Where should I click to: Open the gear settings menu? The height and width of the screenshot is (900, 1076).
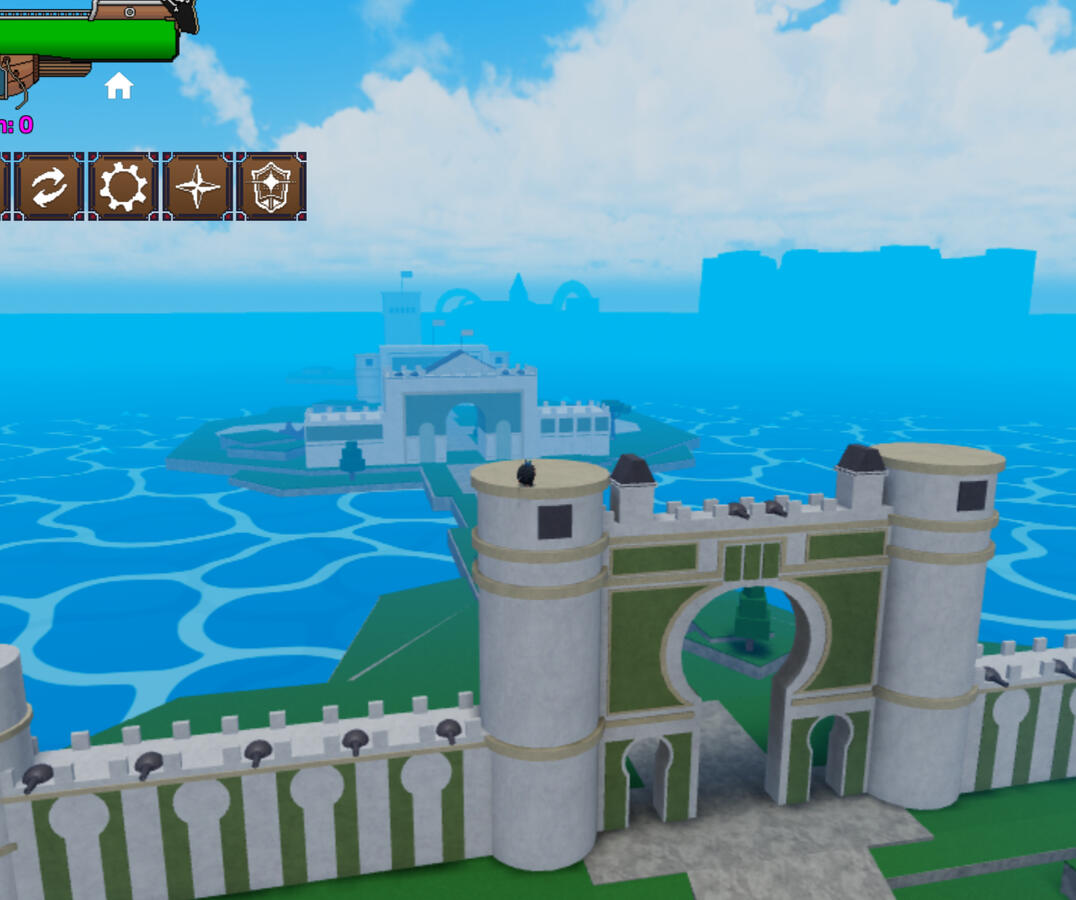123,186
